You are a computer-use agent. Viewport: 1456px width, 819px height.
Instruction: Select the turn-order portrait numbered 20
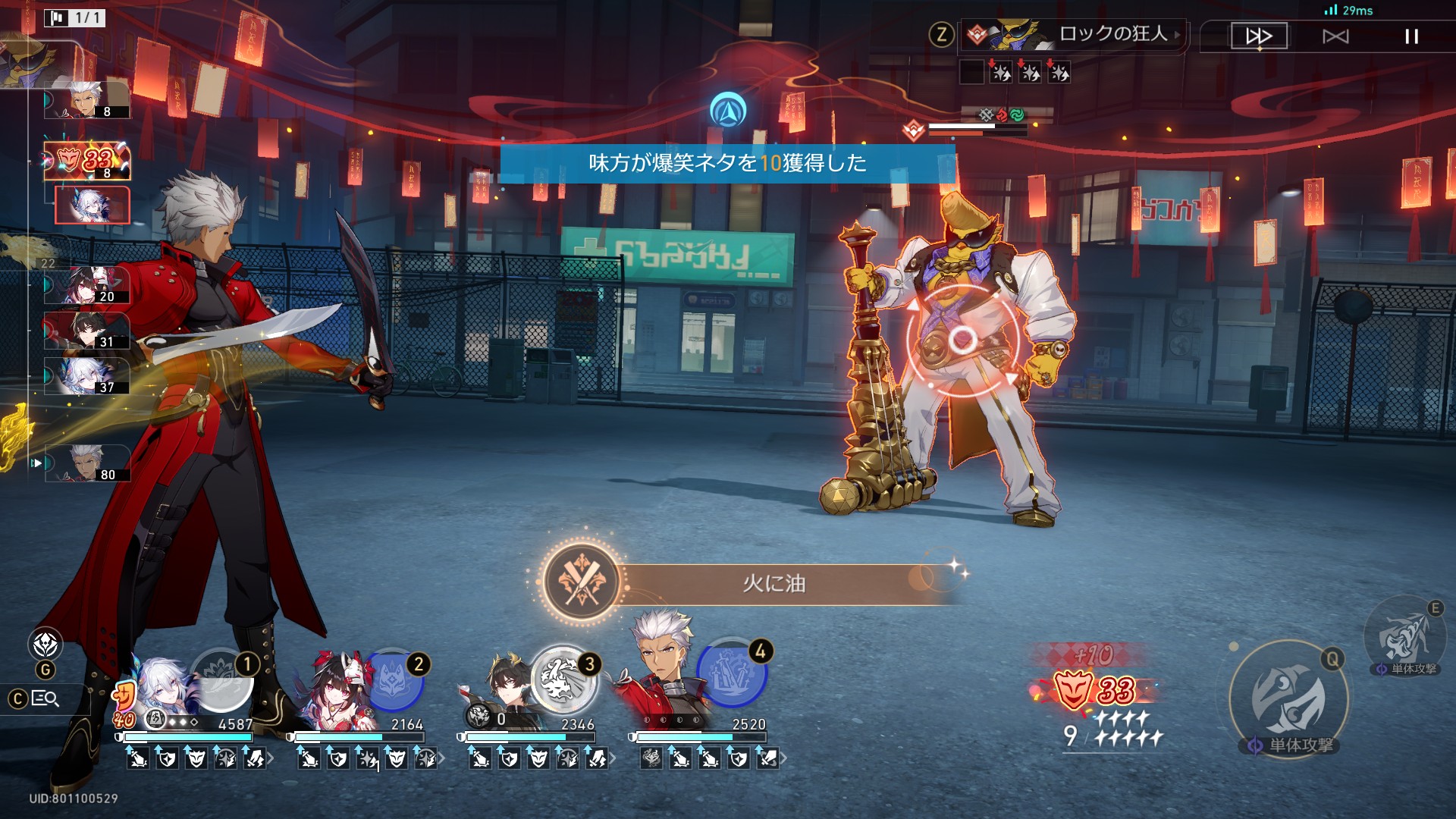click(x=87, y=285)
